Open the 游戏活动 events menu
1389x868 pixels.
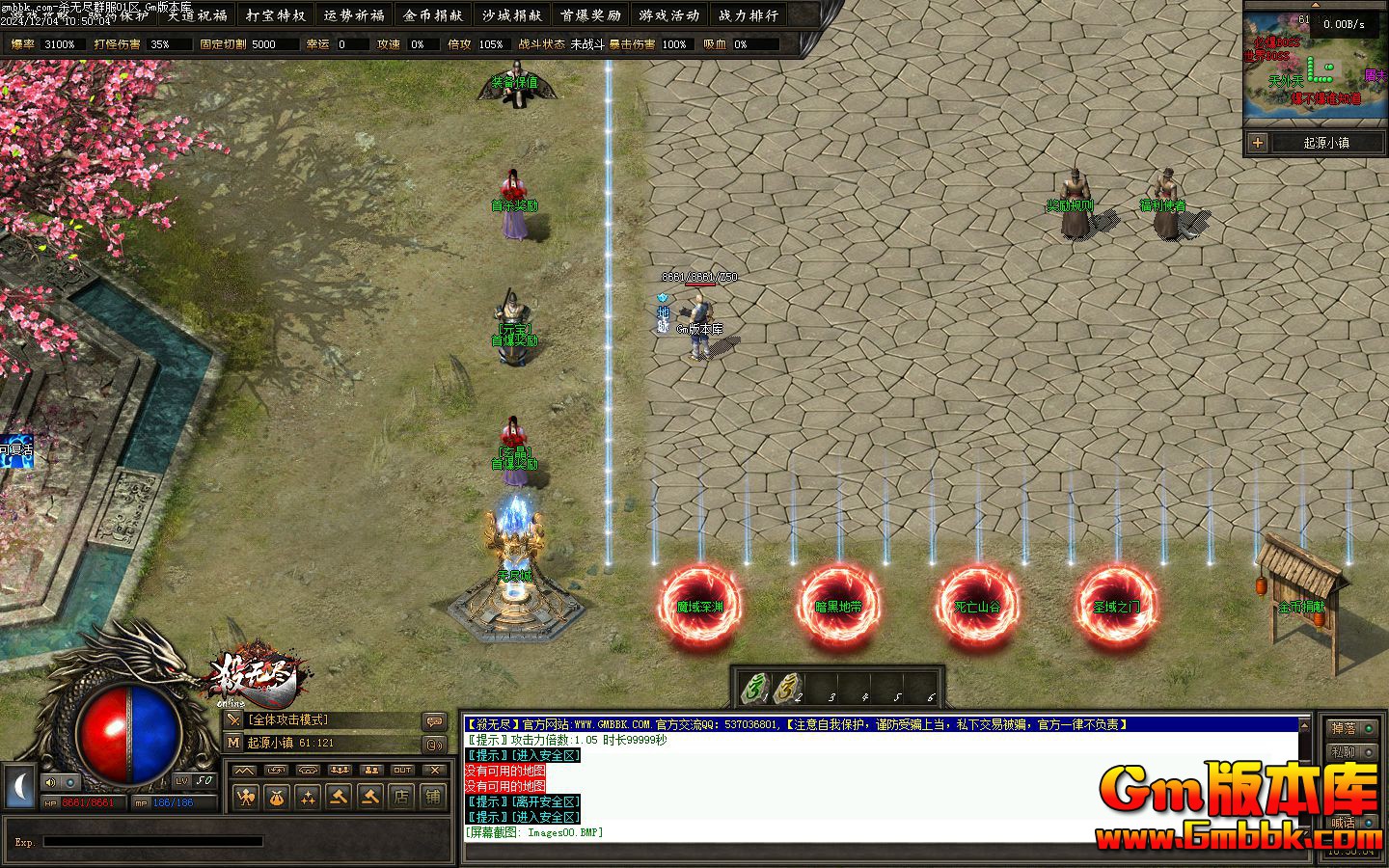tap(668, 14)
